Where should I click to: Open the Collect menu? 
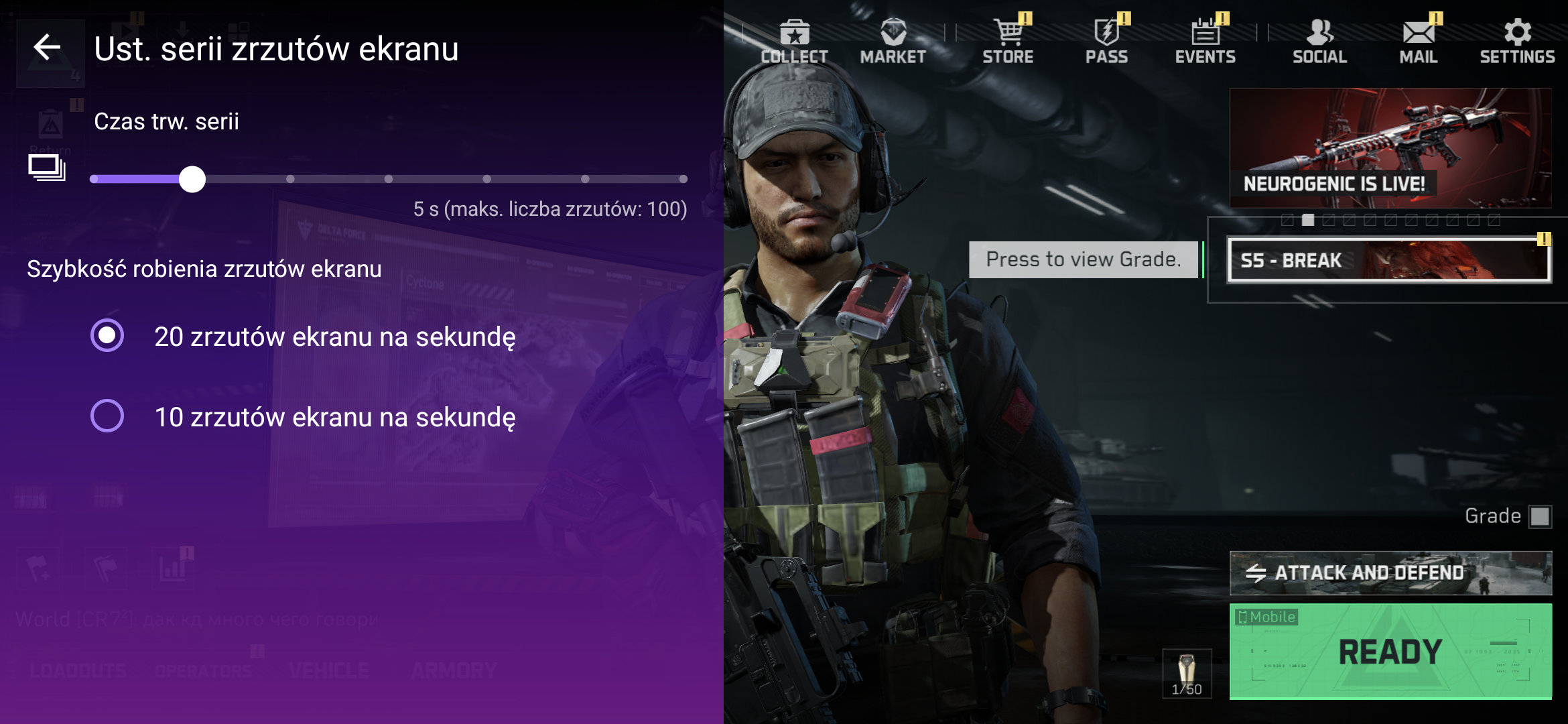794,42
